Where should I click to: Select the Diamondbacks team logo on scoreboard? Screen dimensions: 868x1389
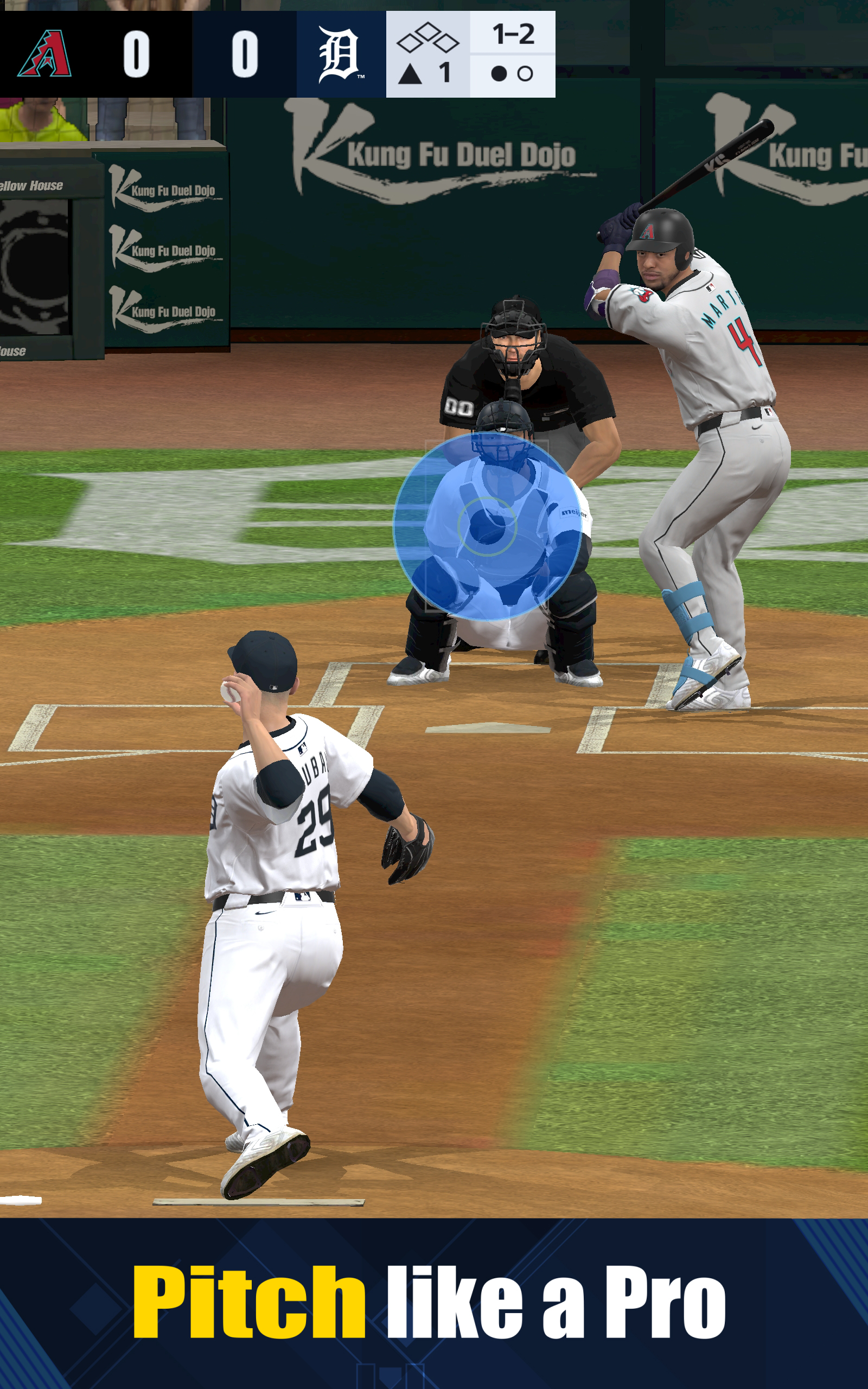pyautogui.click(x=46, y=54)
